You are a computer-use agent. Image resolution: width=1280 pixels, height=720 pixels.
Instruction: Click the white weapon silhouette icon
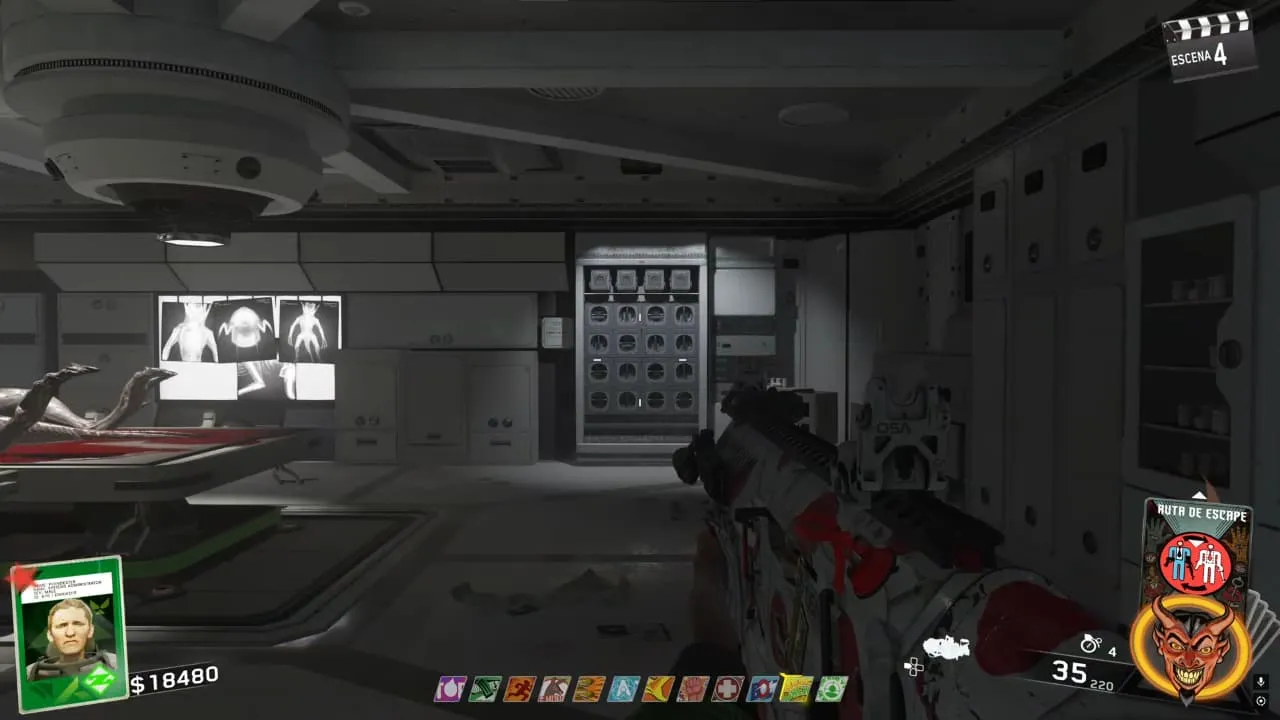coord(946,648)
